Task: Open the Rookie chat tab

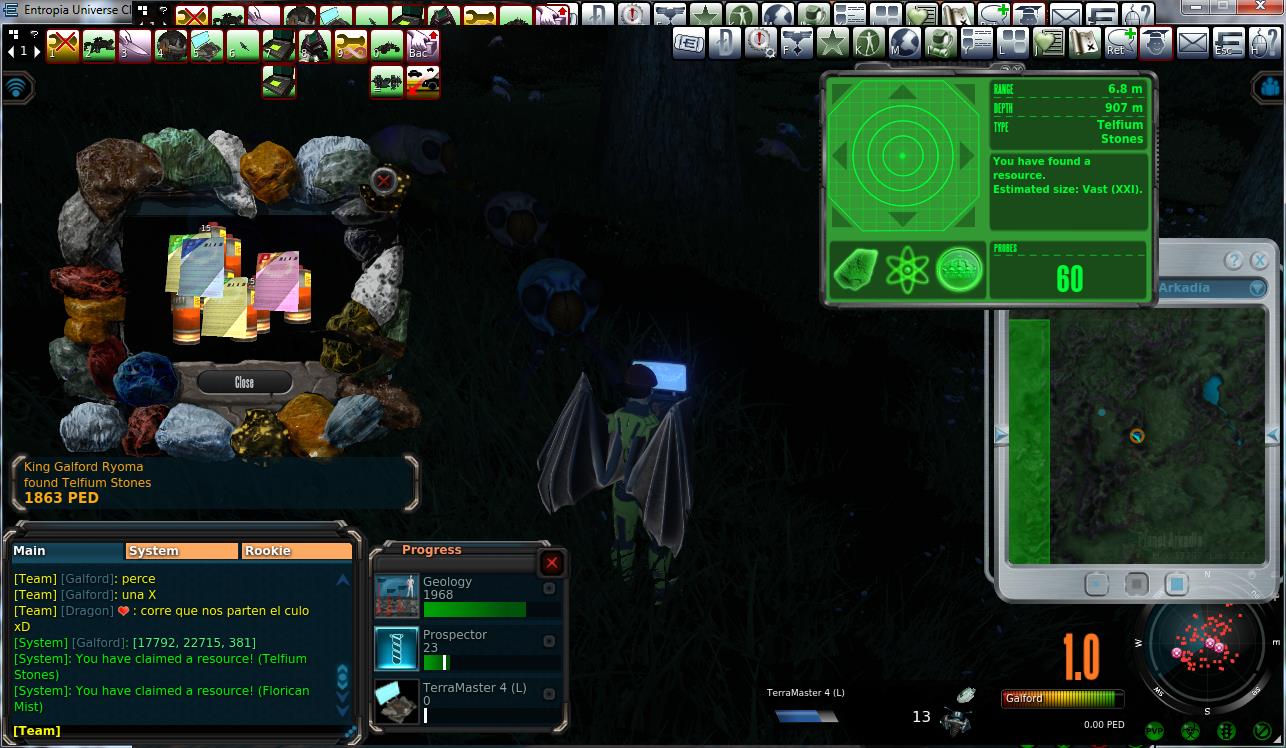Action: click(297, 551)
